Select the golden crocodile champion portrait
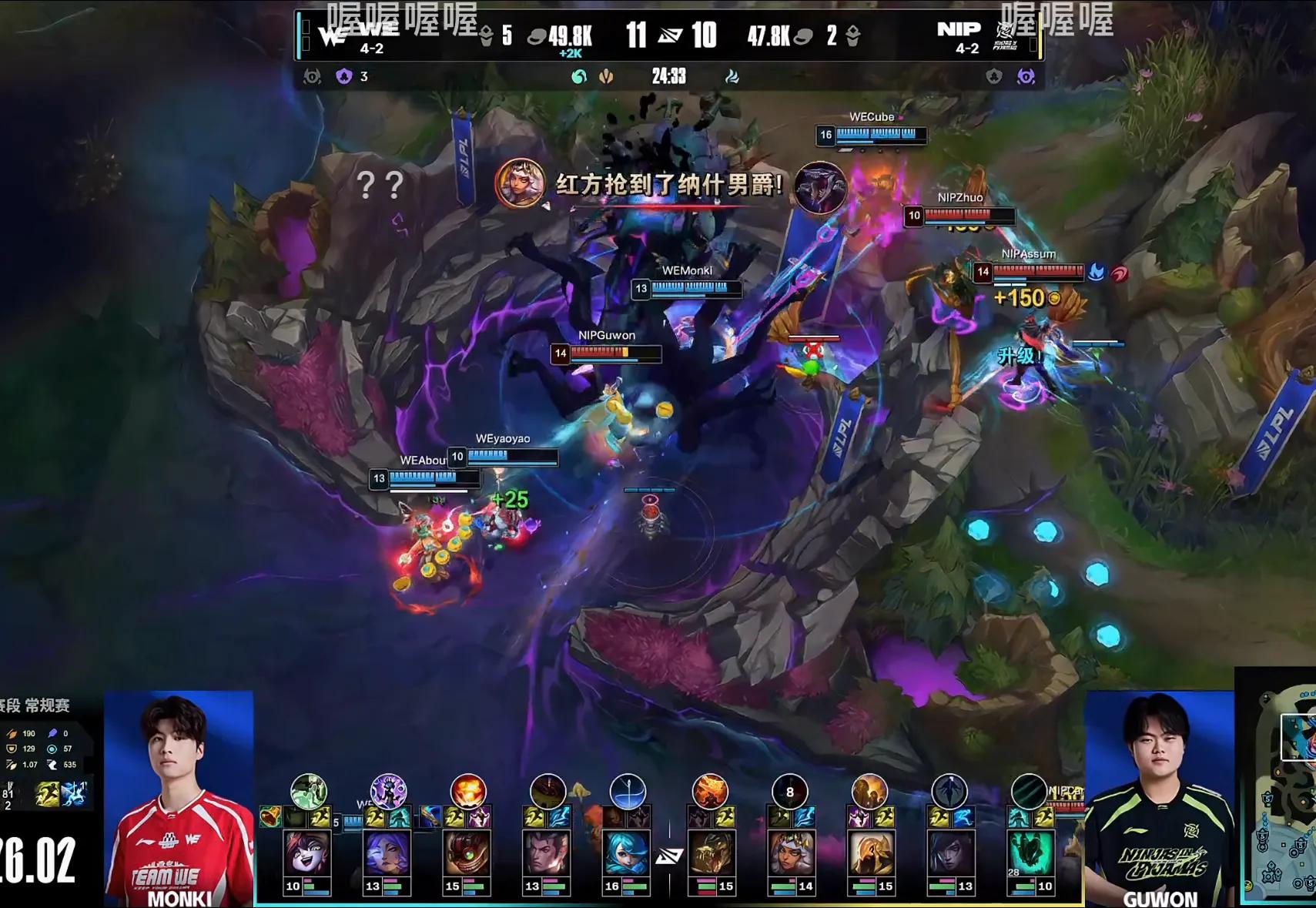This screenshot has height=908, width=1316. click(x=710, y=853)
